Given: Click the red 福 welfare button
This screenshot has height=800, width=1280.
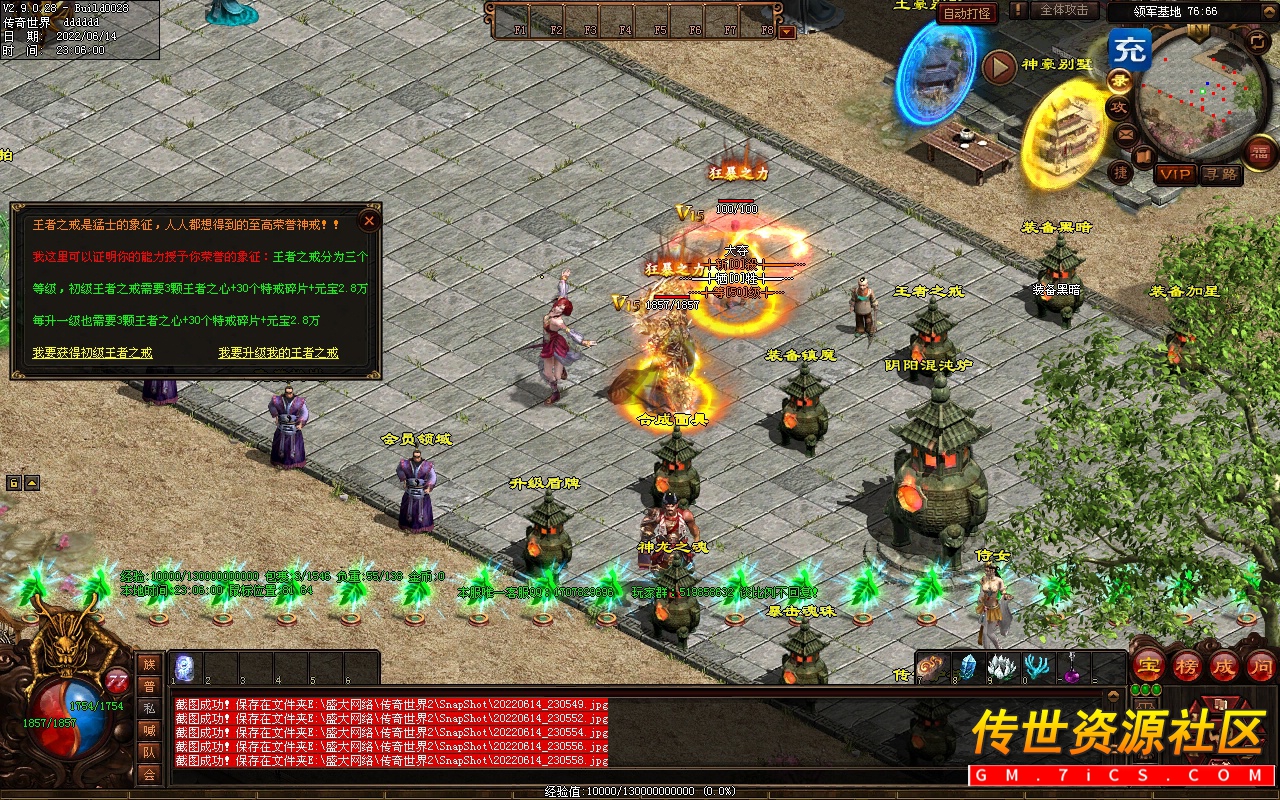Looking at the screenshot, I should [1261, 153].
